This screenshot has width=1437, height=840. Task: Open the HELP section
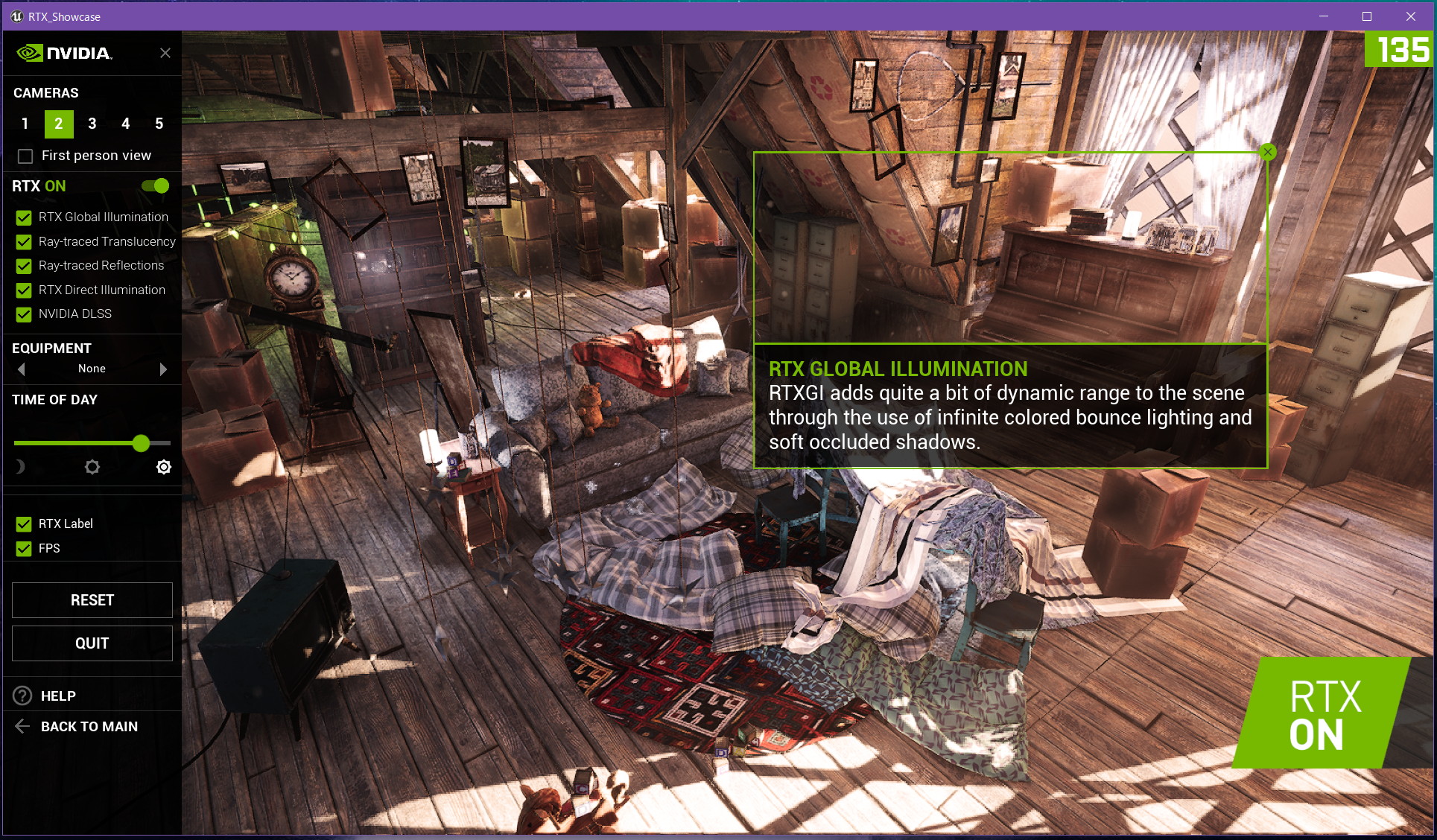(x=58, y=696)
